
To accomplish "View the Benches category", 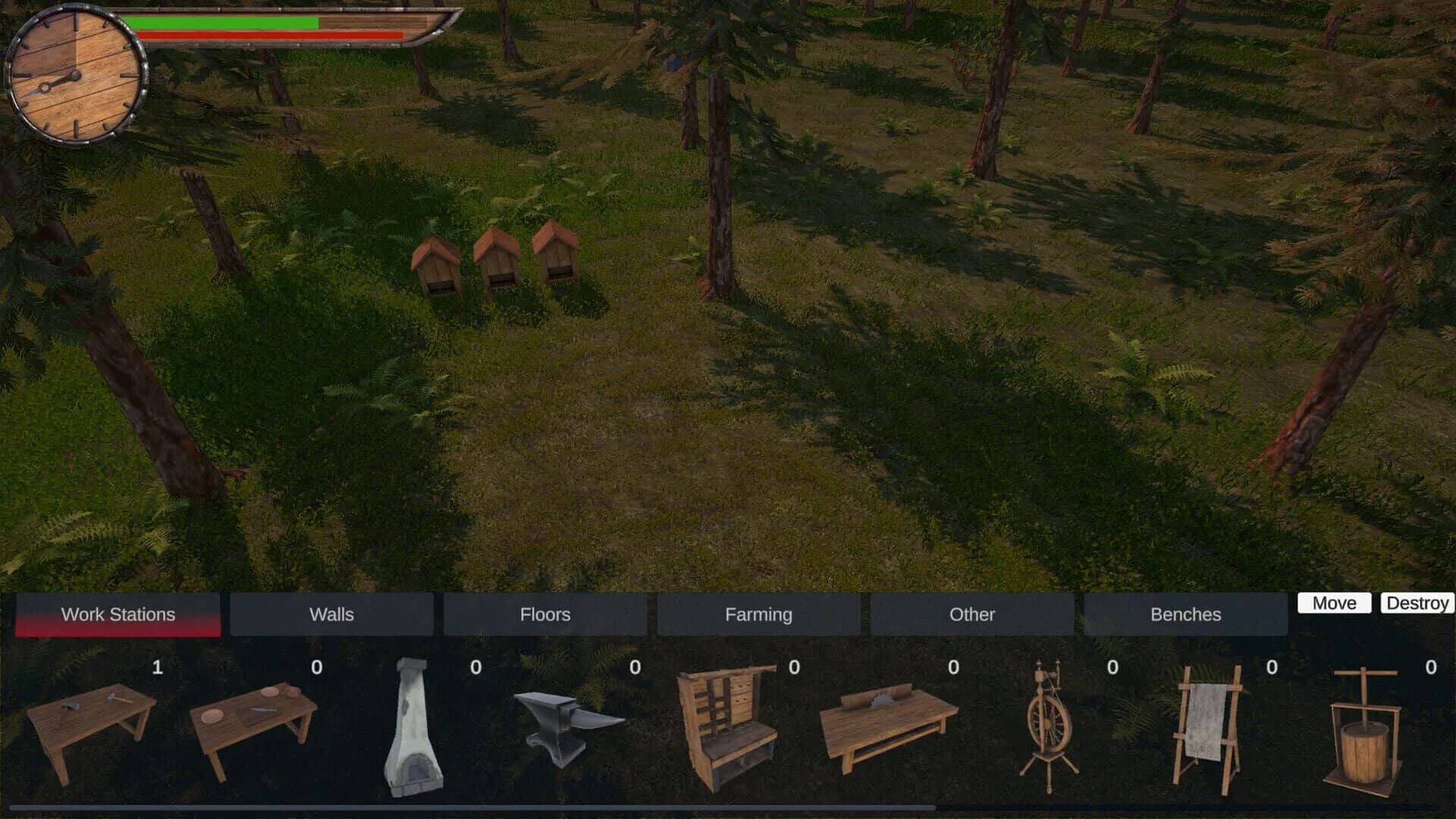I will click(1186, 614).
